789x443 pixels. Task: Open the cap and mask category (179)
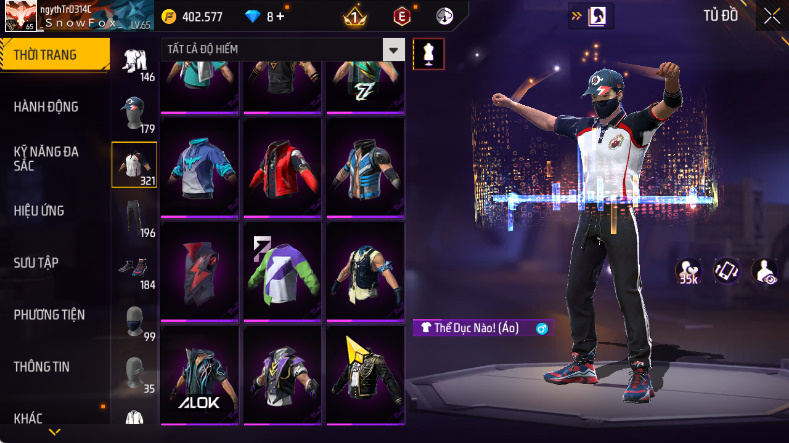134,112
